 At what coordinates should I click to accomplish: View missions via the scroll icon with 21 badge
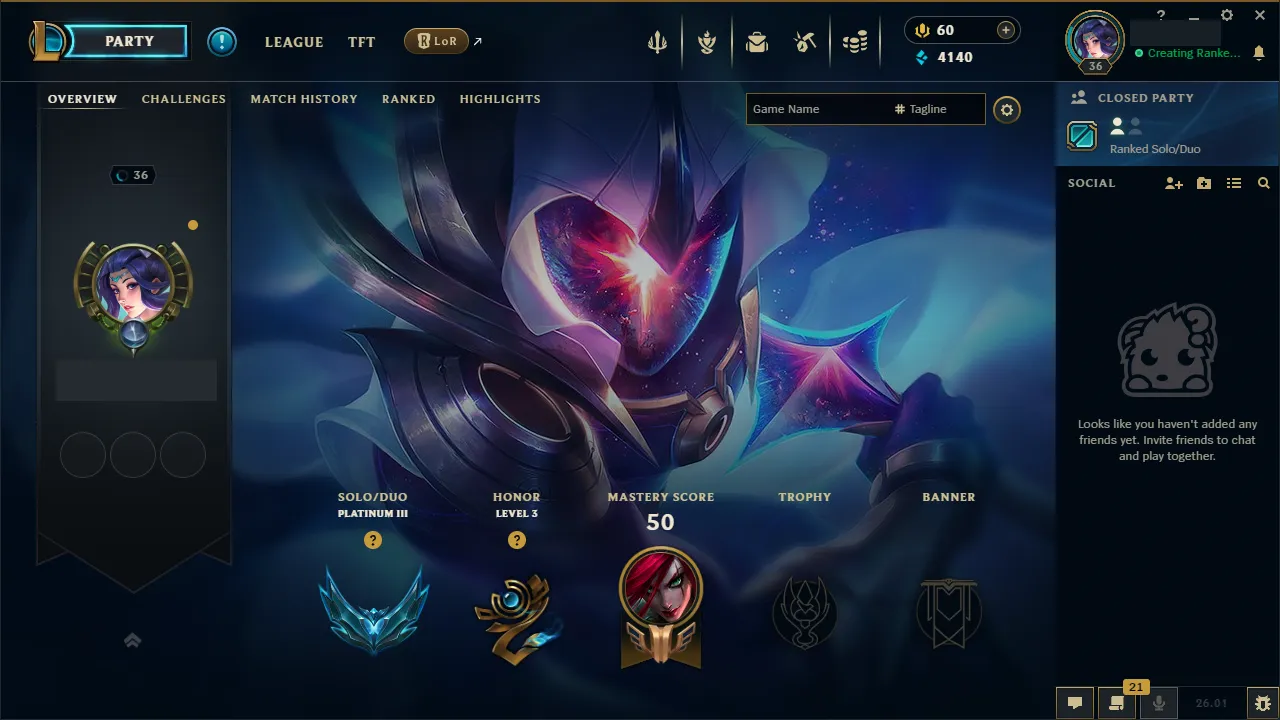tap(1117, 703)
